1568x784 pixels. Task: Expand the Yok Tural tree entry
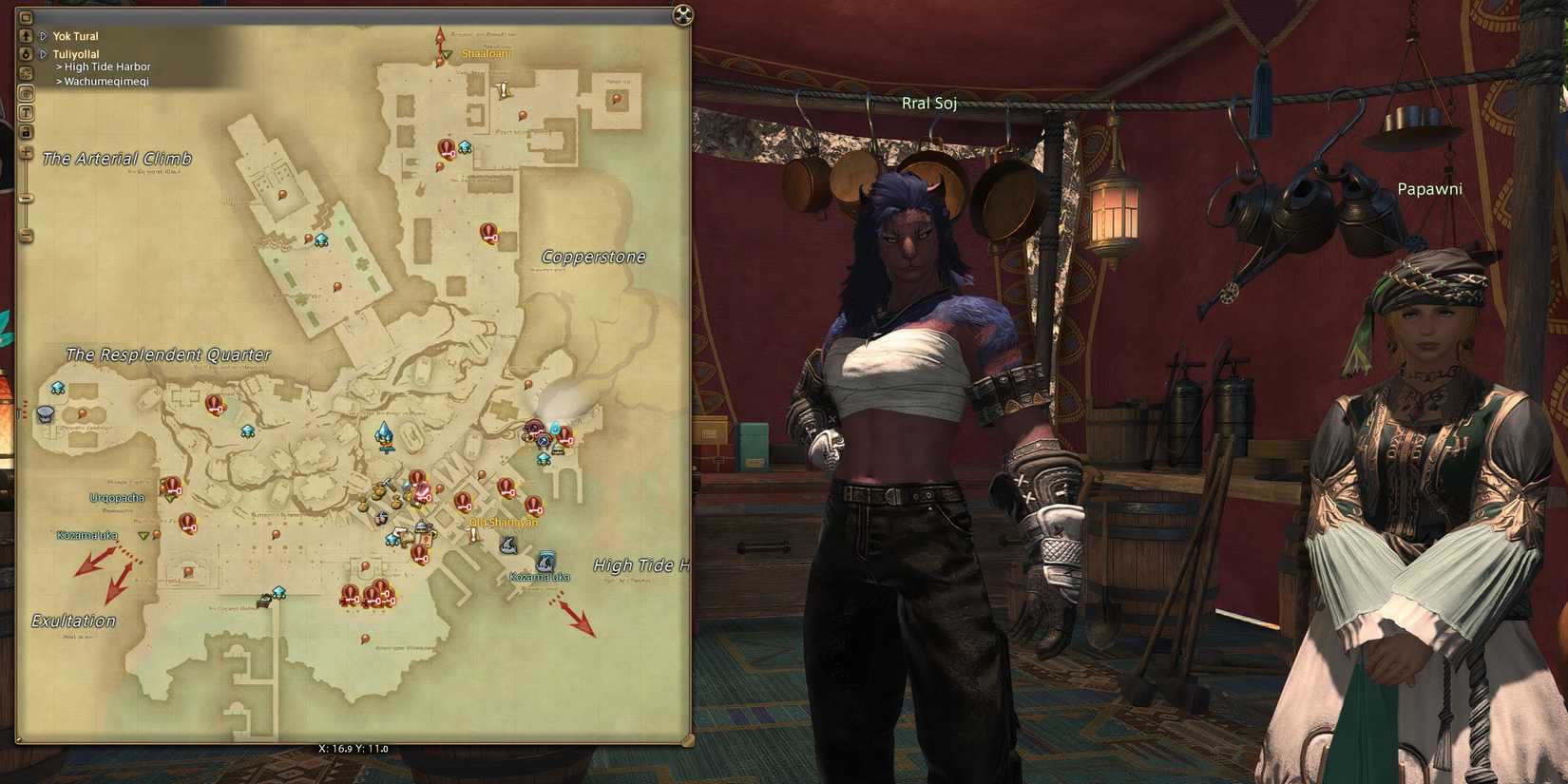(43, 35)
